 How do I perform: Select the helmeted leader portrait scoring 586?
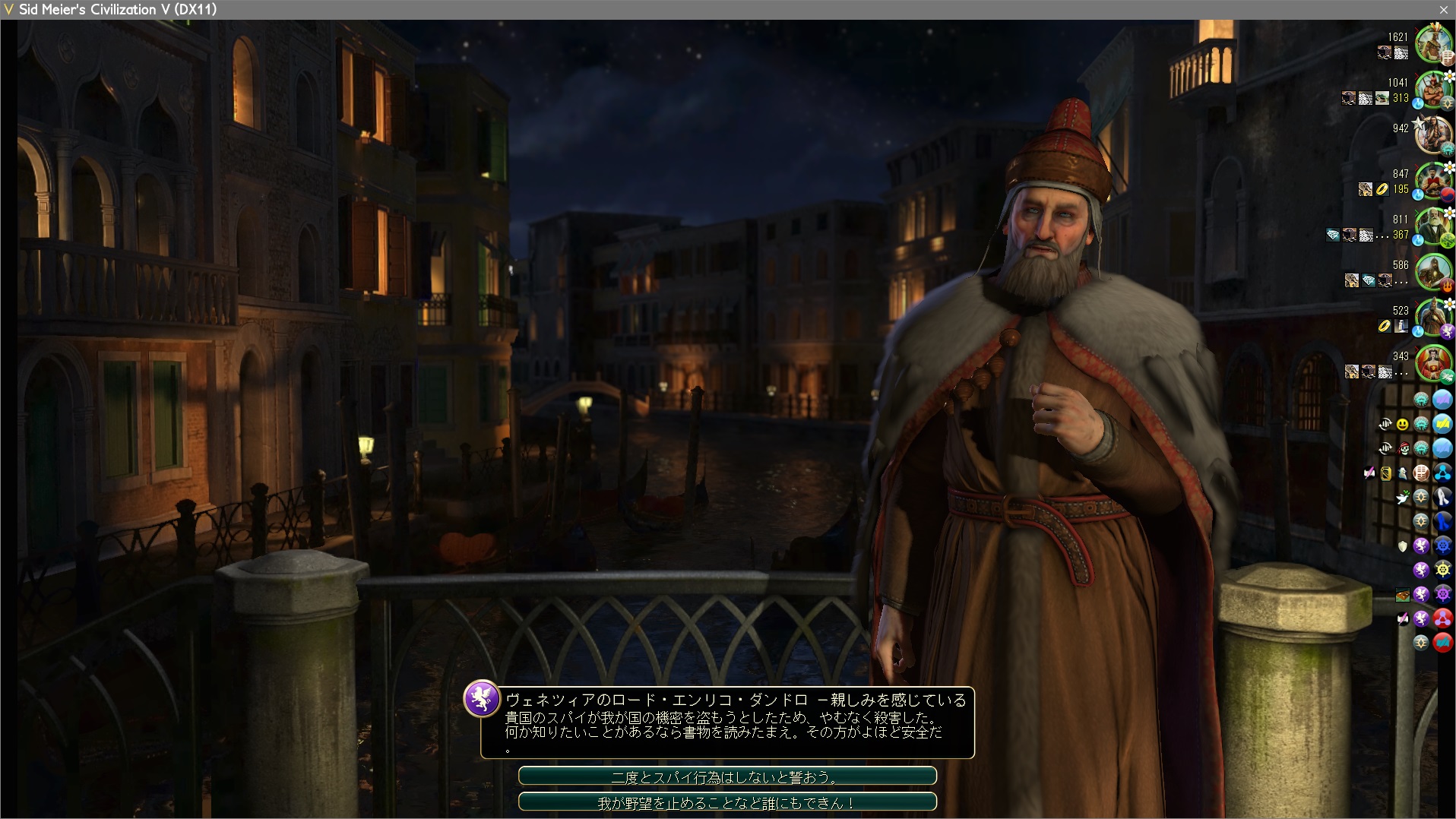click(1433, 271)
